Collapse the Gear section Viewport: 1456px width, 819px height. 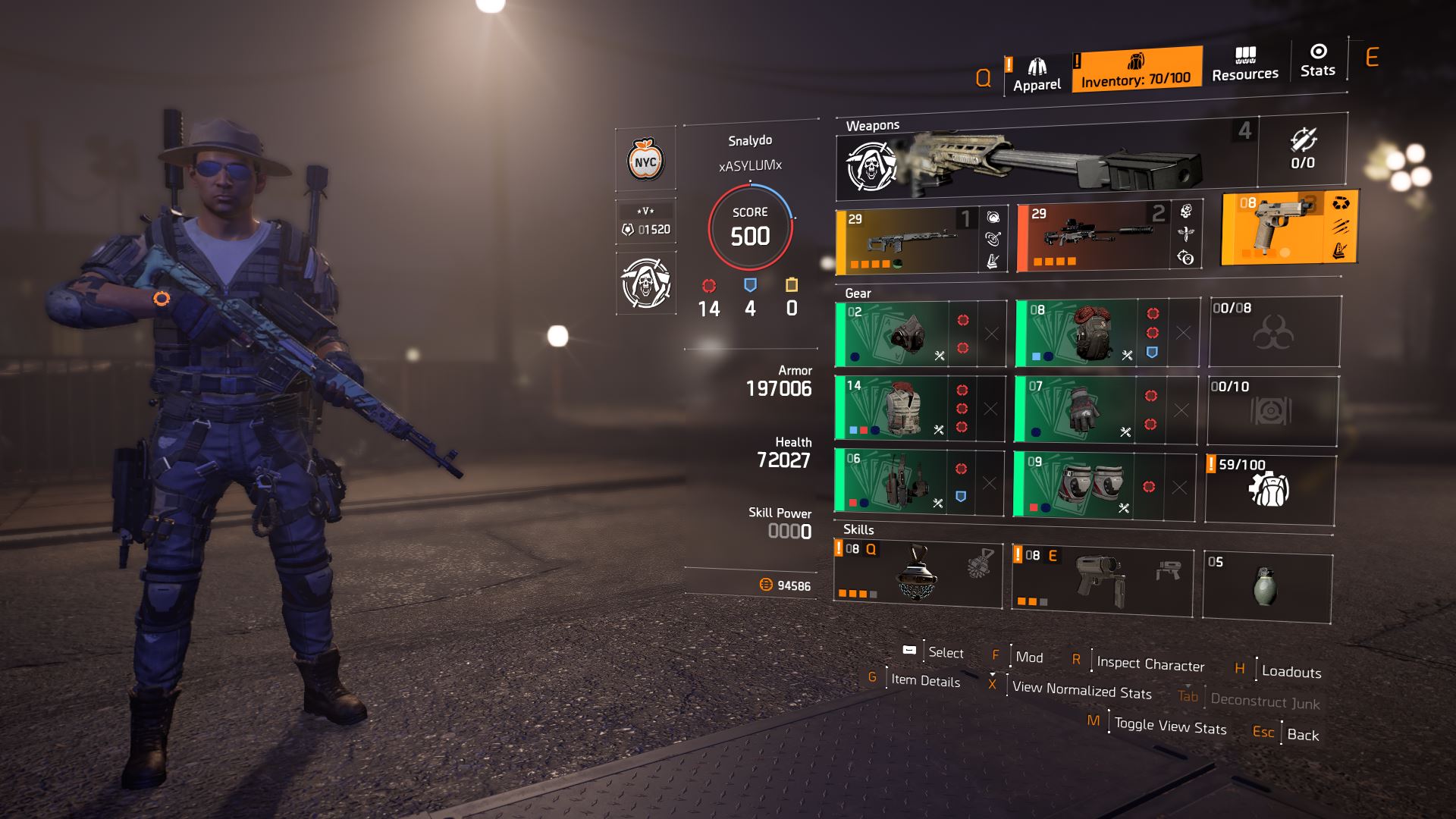[859, 293]
